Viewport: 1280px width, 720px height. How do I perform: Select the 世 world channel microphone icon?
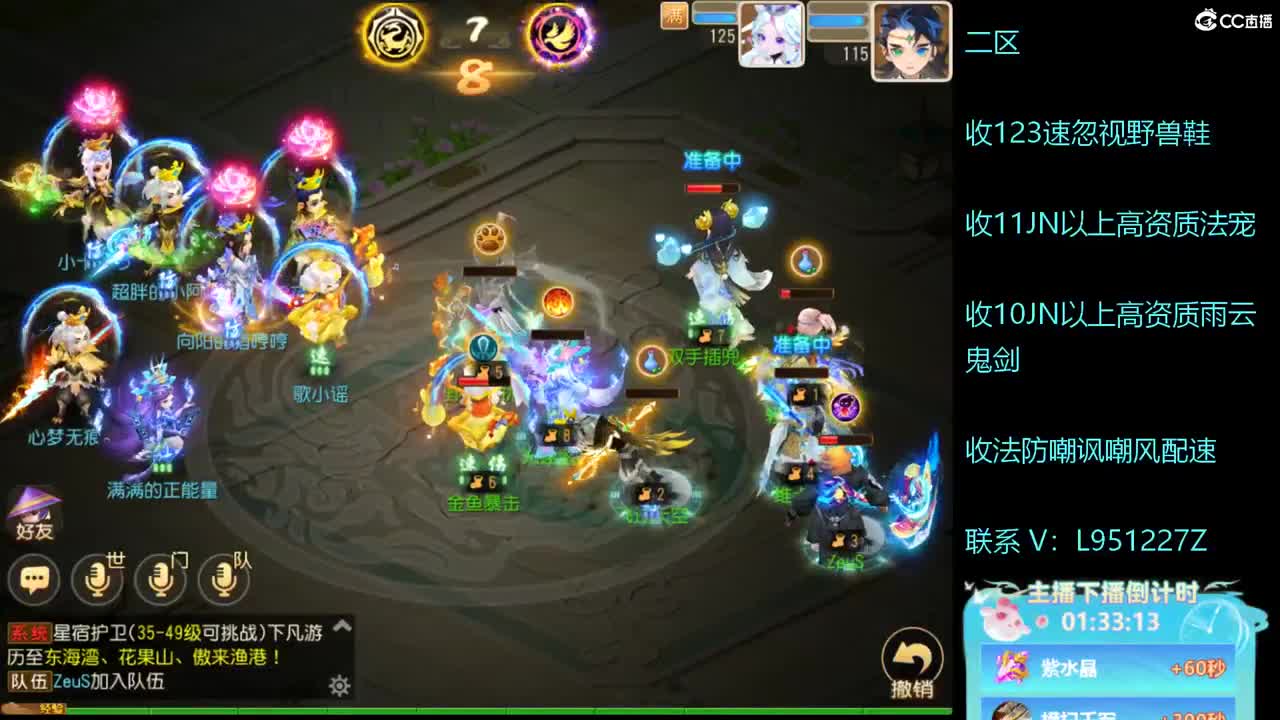(x=97, y=577)
